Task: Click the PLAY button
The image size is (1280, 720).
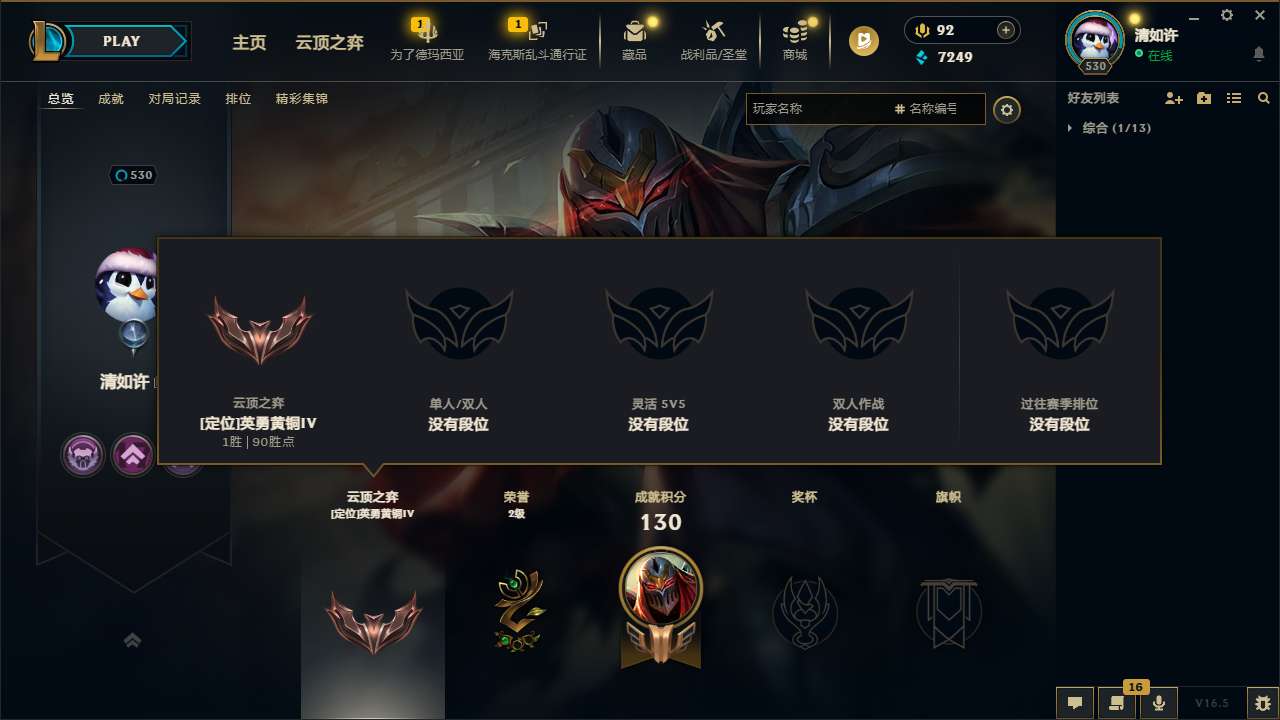Action: (122, 41)
